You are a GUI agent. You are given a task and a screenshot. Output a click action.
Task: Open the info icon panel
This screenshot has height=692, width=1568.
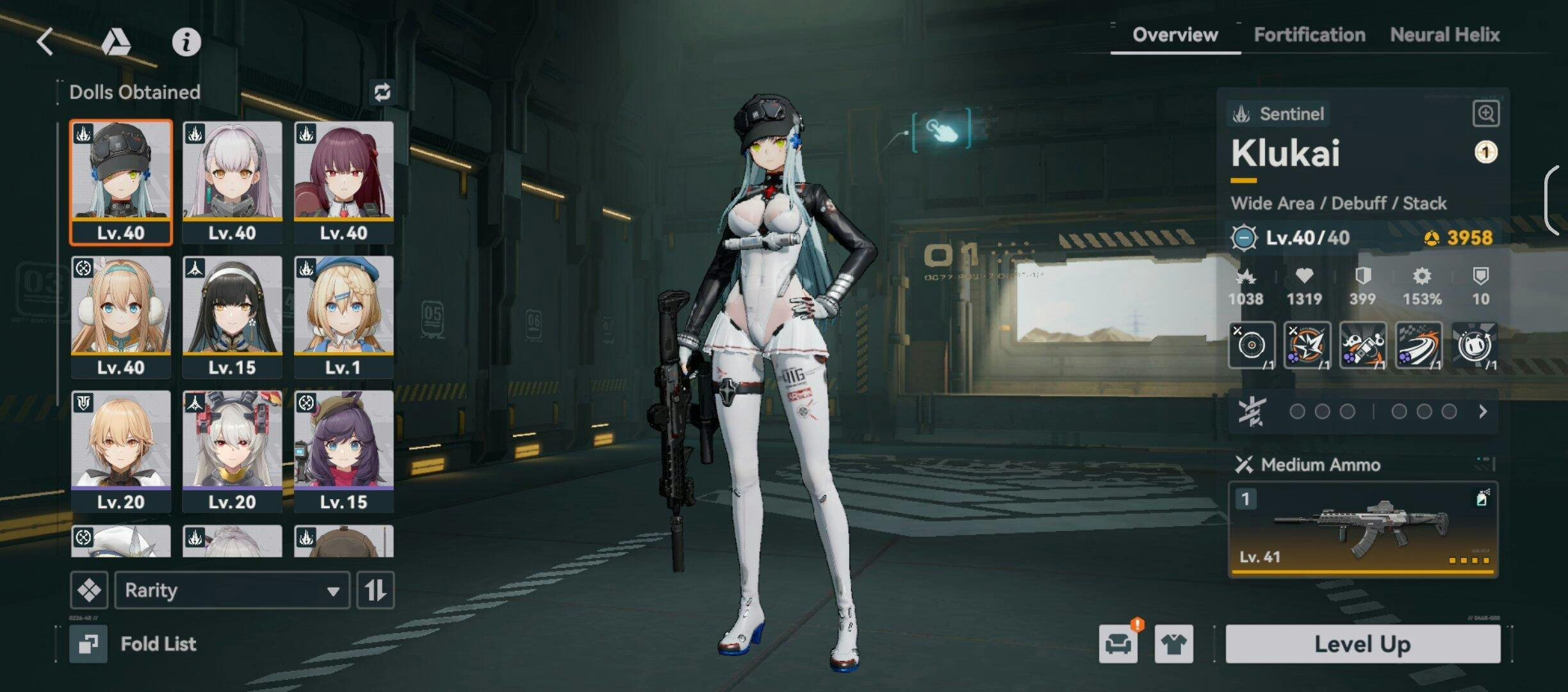[186, 42]
